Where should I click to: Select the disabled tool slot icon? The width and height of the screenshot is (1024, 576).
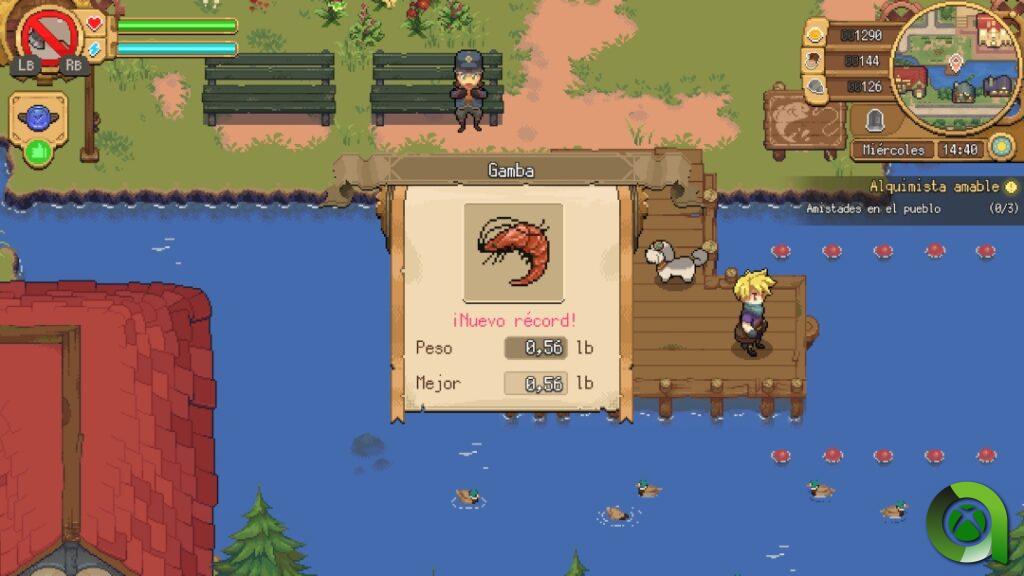48,33
